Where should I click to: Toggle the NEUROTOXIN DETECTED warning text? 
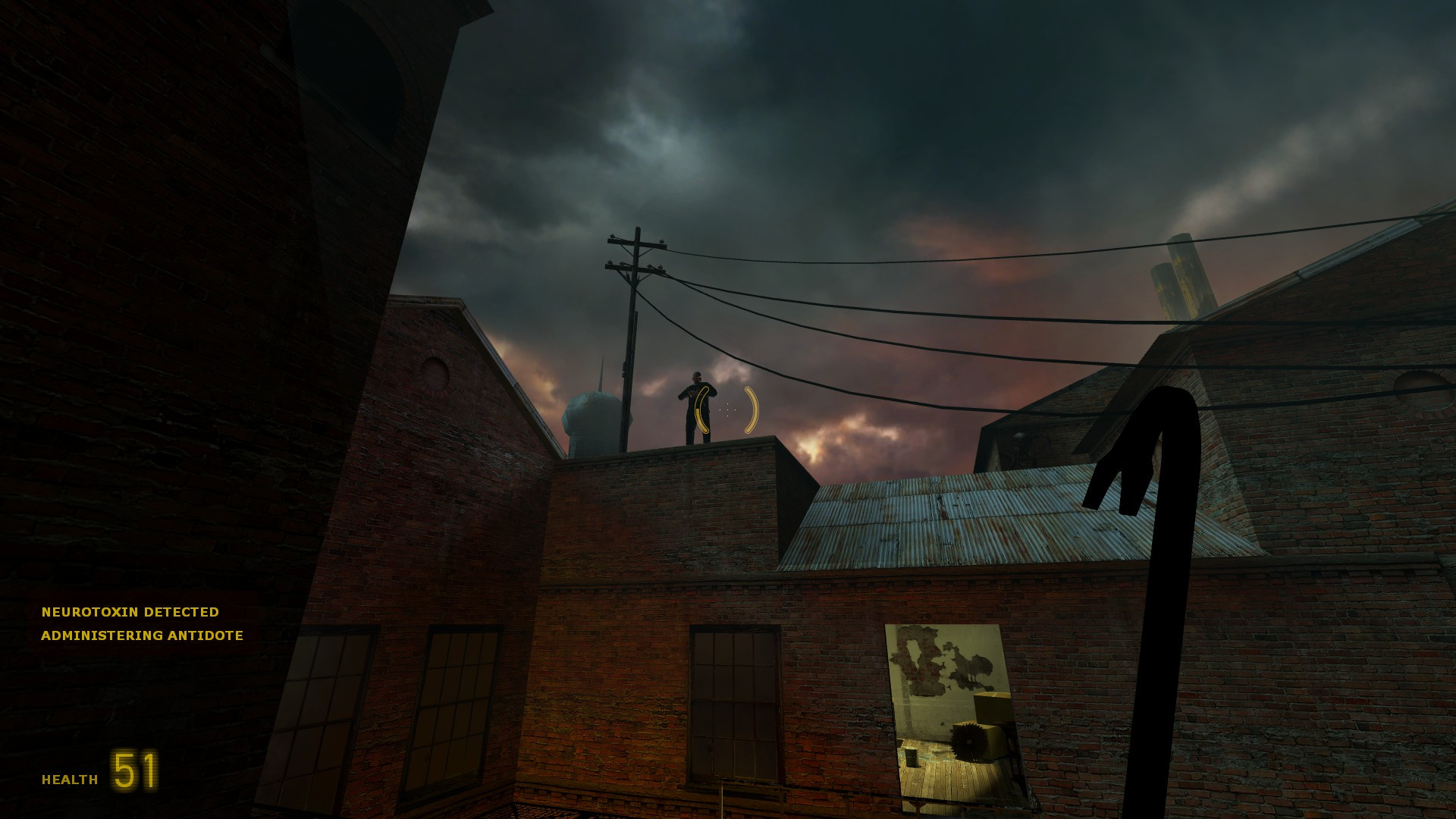click(130, 613)
